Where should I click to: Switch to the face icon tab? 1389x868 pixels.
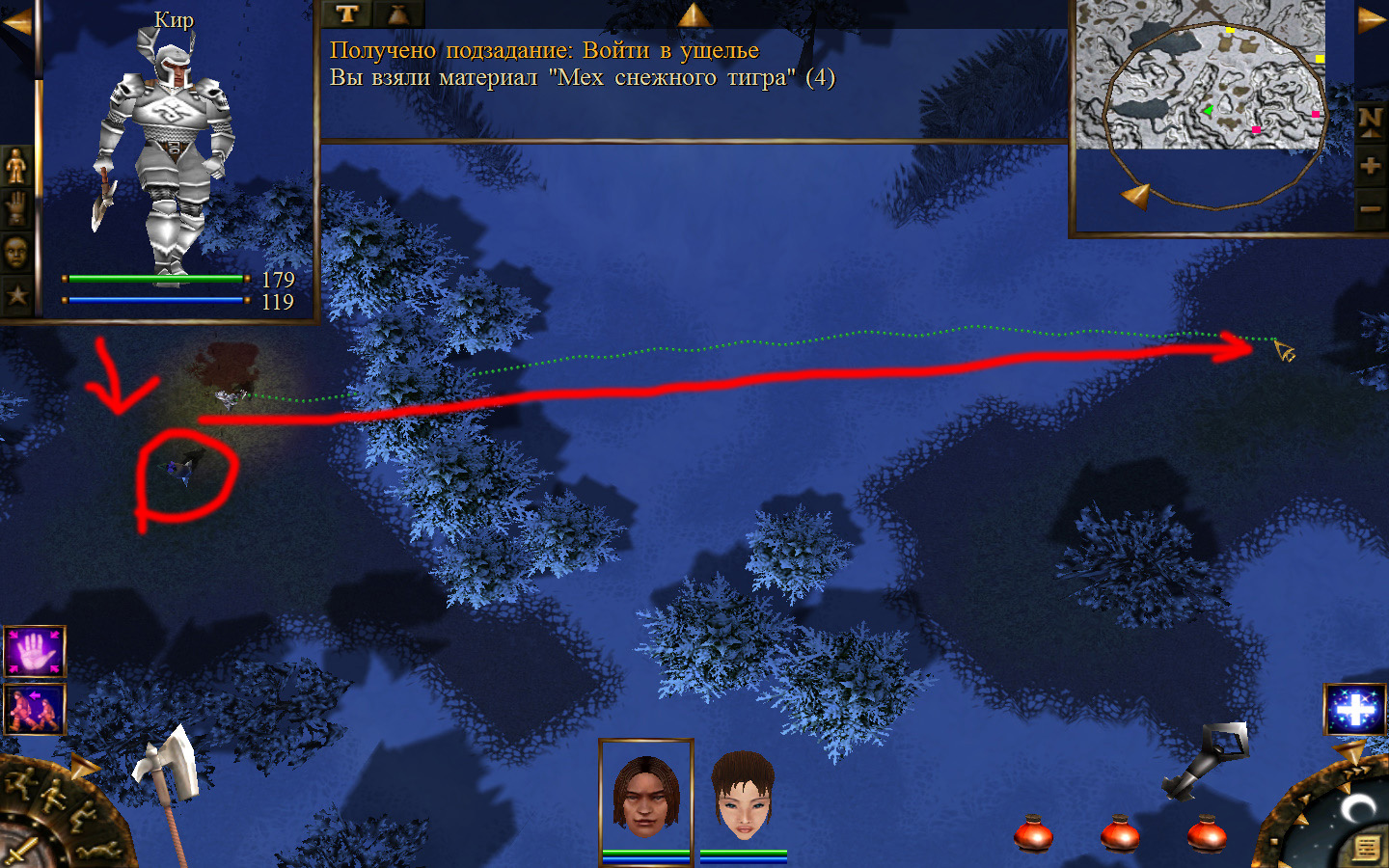coord(16,253)
